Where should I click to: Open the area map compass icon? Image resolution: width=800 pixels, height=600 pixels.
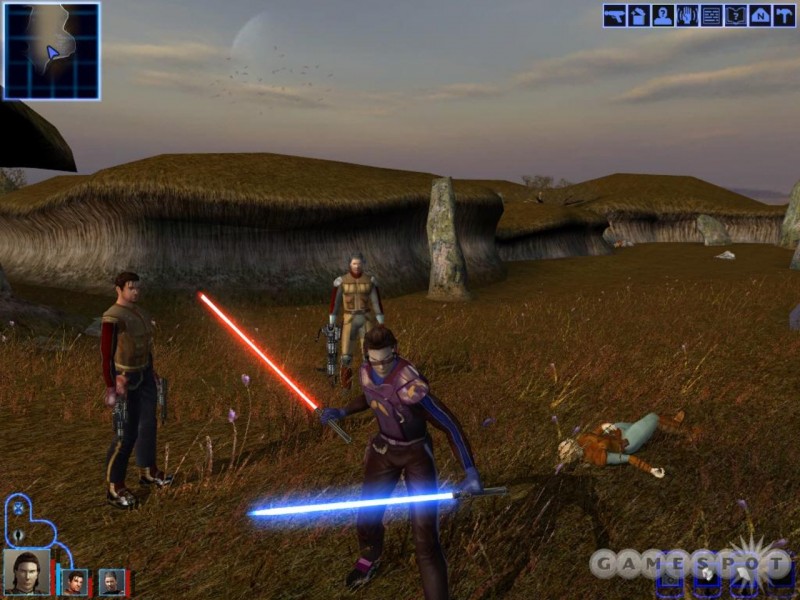tap(760, 16)
